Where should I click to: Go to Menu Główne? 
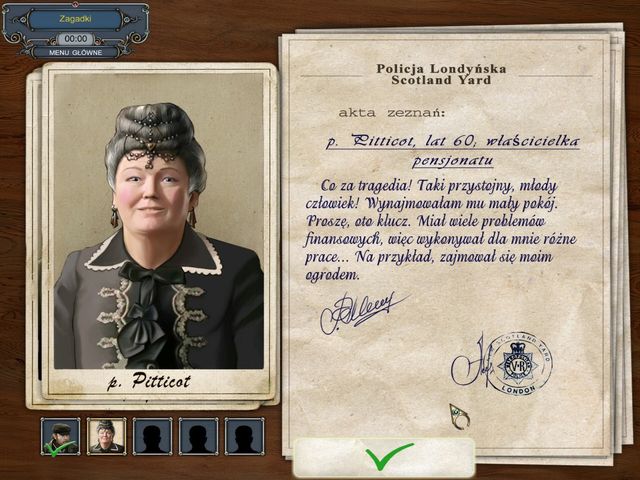click(x=75, y=53)
